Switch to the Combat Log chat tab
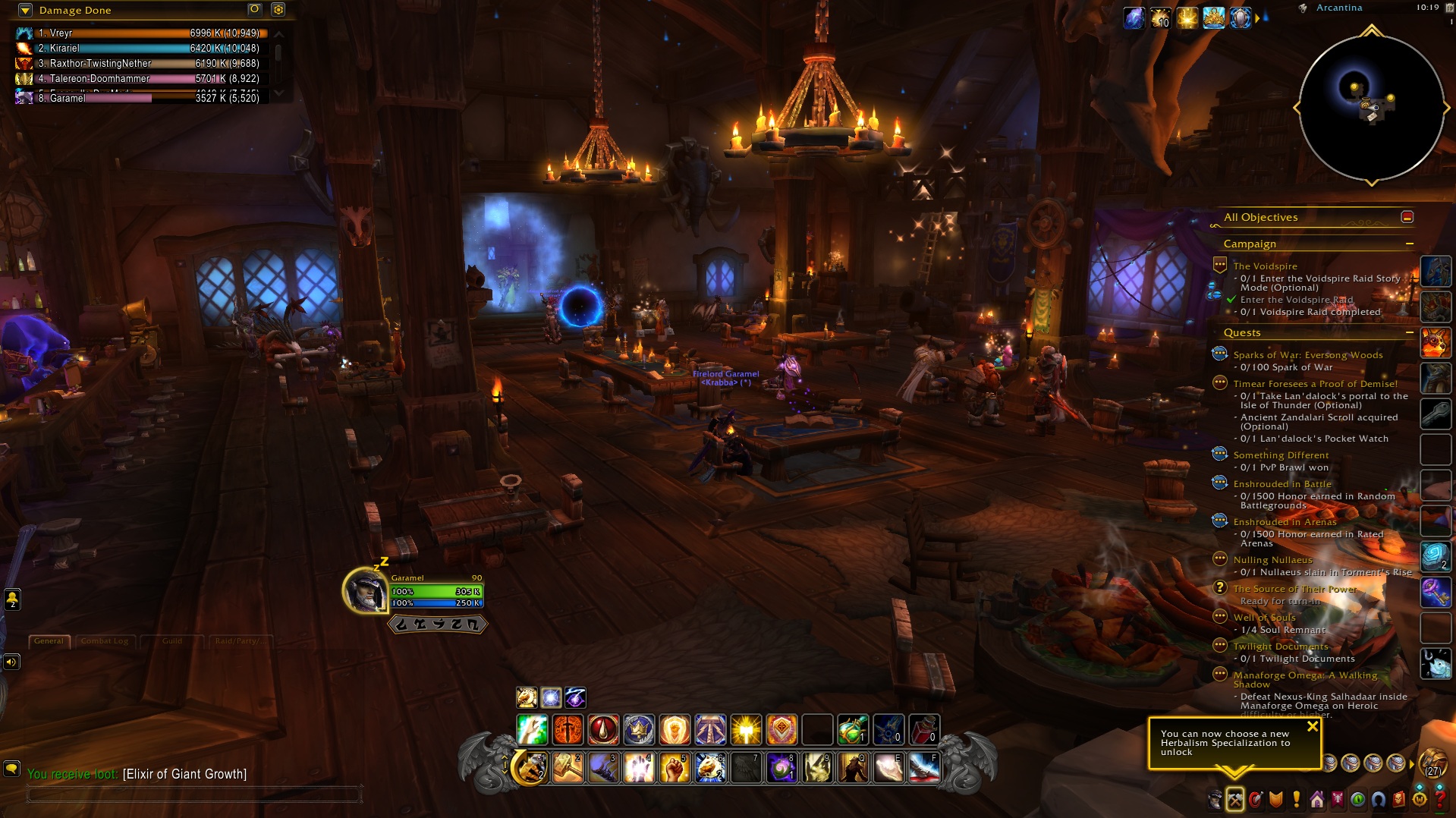 [105, 641]
